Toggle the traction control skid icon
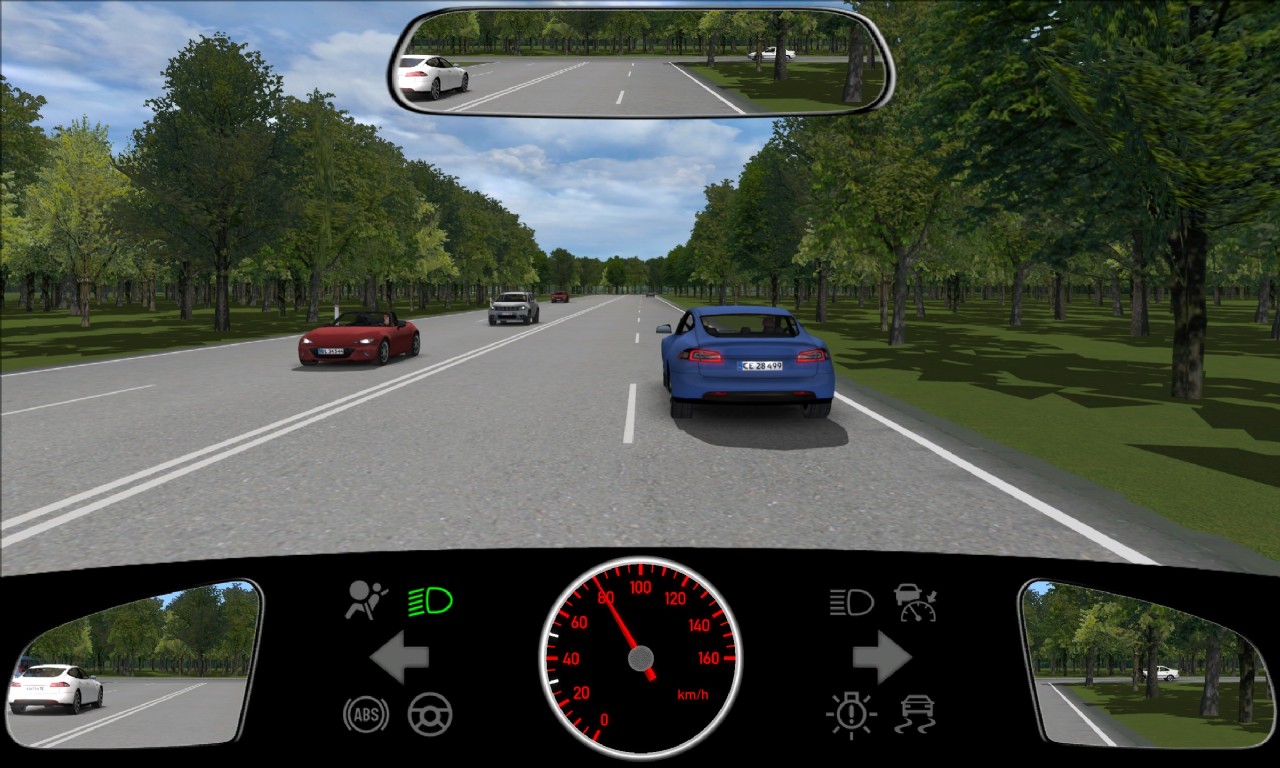 [x=915, y=715]
